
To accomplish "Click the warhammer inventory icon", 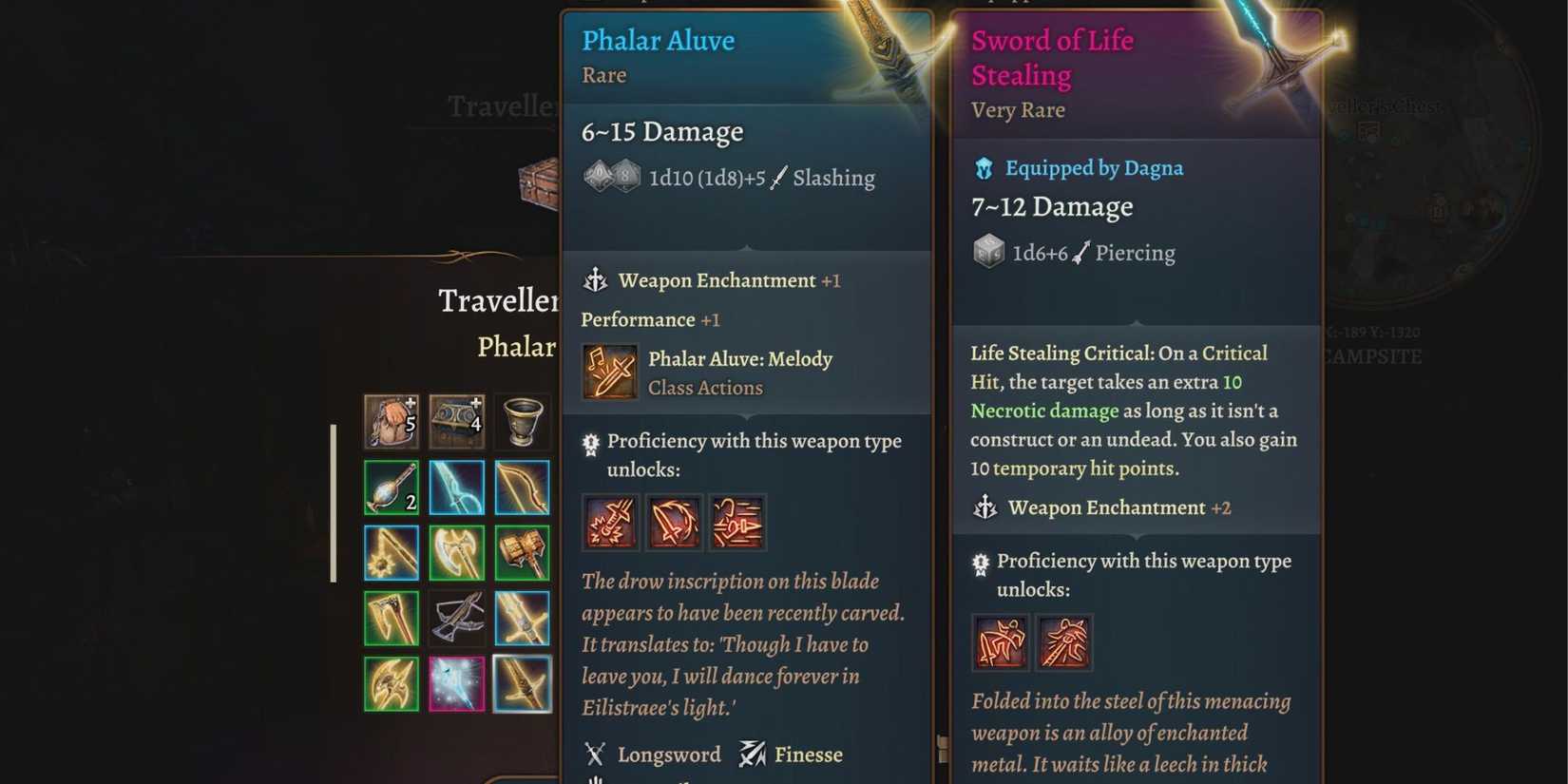I will pos(522,552).
